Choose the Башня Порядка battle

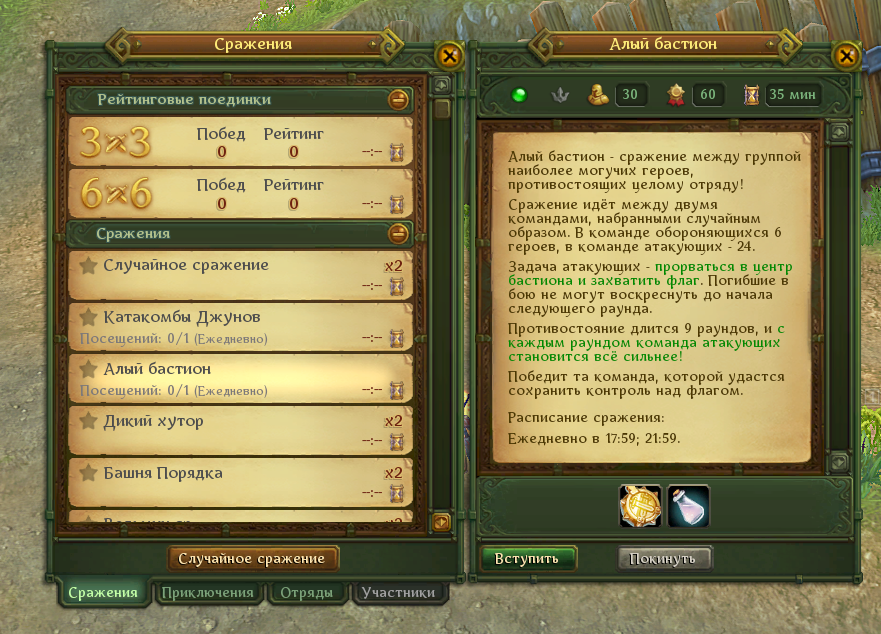click(240, 482)
